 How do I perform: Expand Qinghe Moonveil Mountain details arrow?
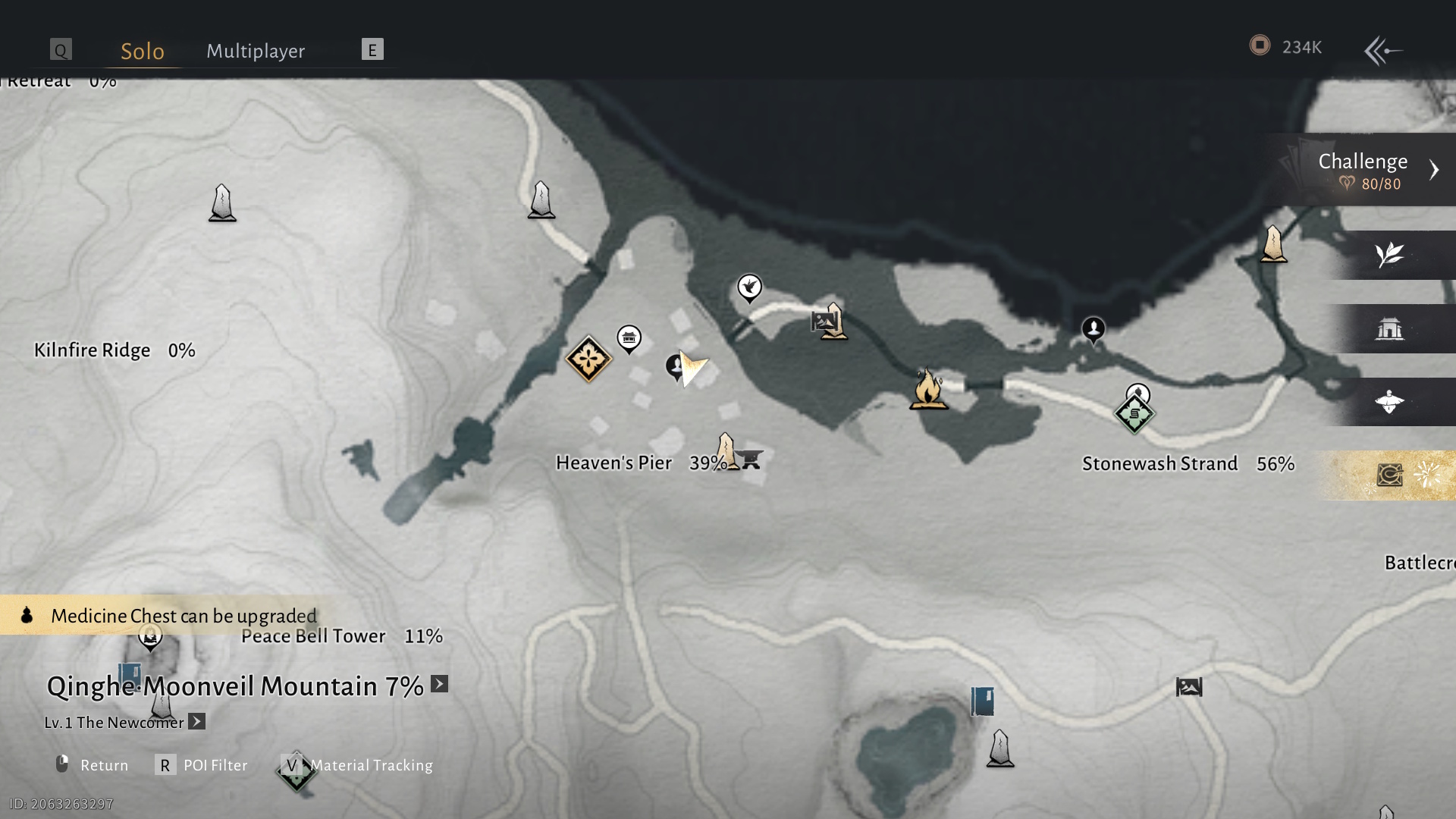(x=438, y=685)
